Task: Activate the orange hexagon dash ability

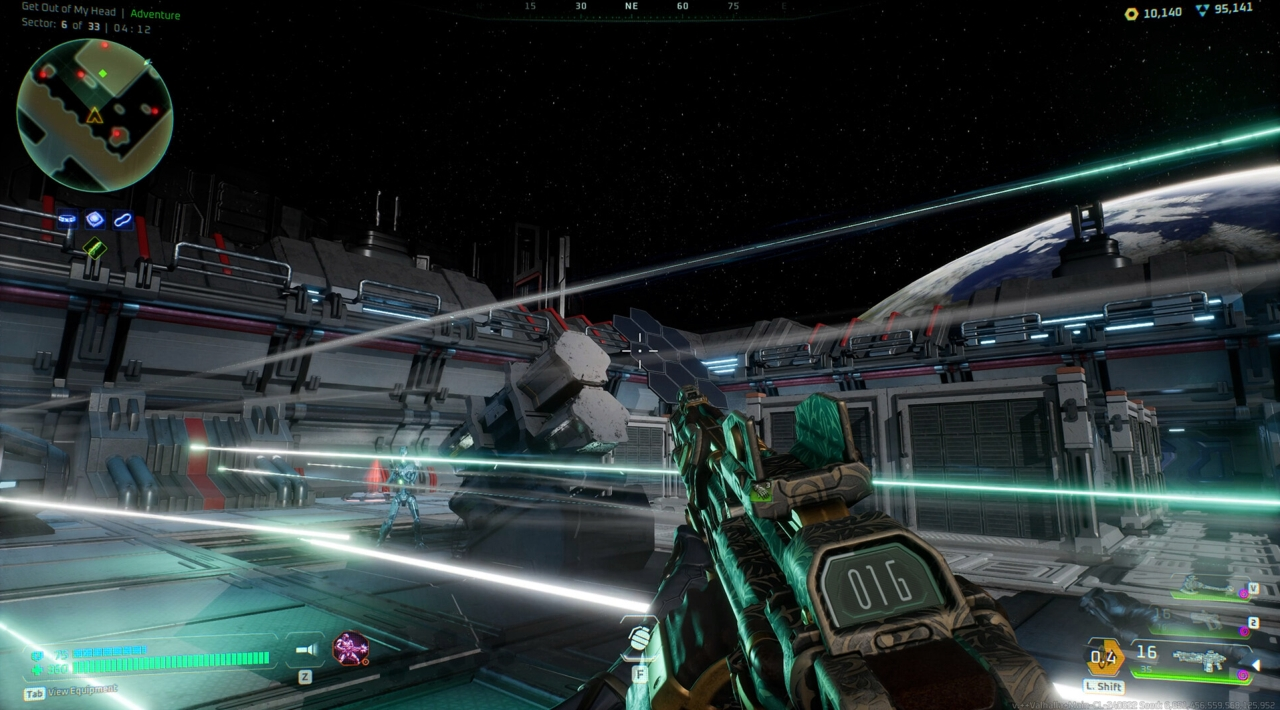Action: coord(1104,658)
